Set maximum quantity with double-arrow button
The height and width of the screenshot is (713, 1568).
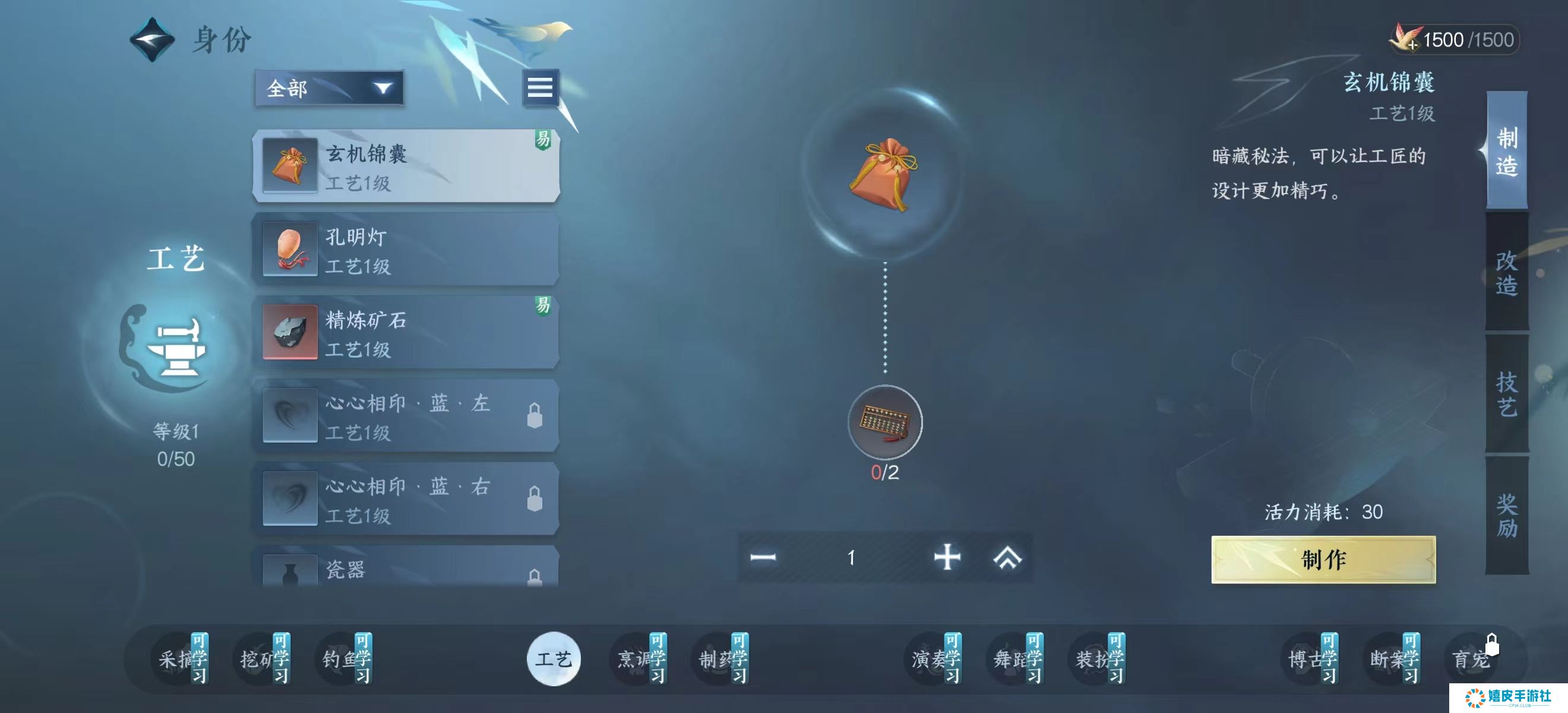coord(1007,557)
